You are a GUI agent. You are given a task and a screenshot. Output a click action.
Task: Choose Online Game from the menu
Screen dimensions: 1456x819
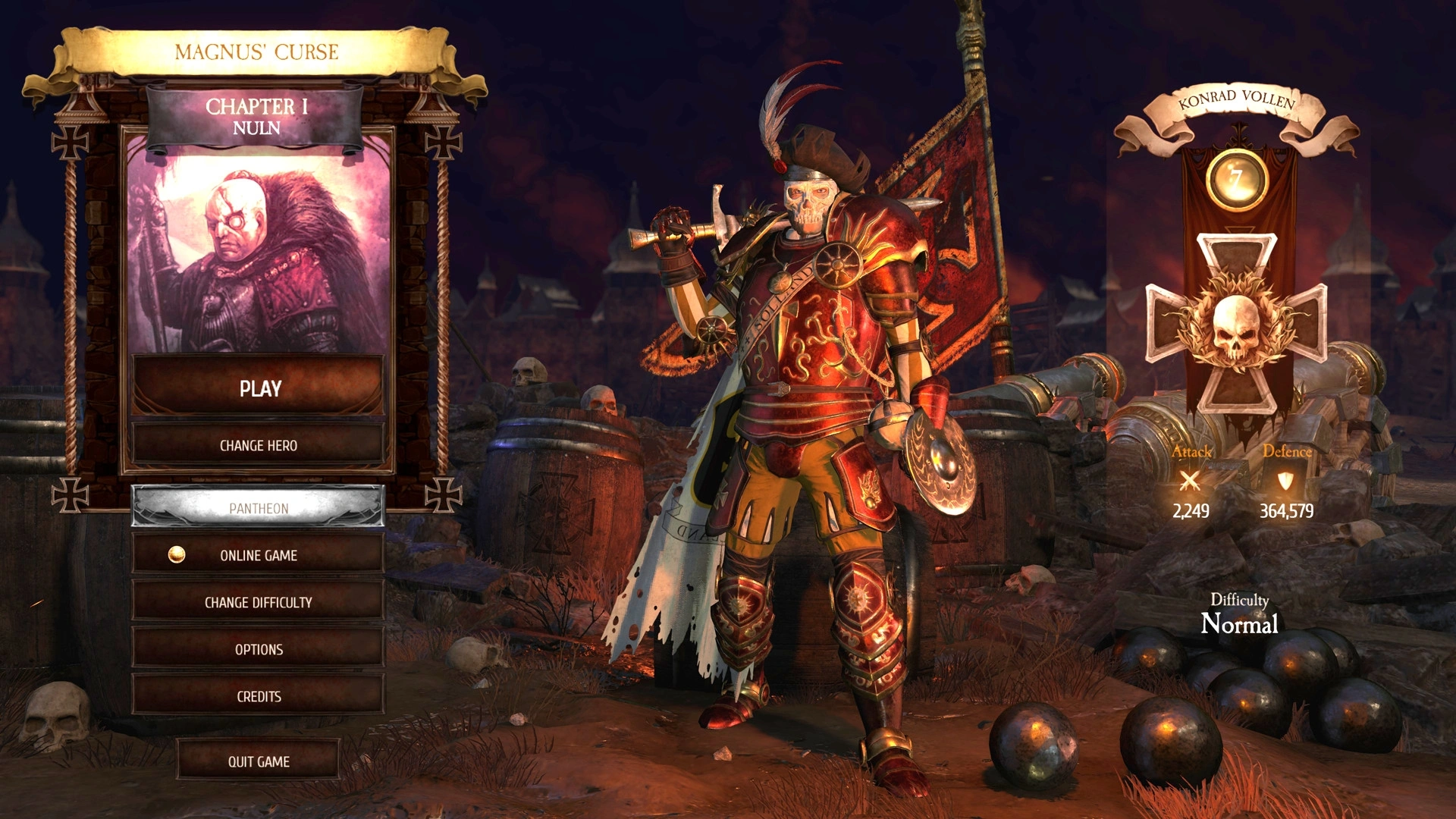[259, 555]
